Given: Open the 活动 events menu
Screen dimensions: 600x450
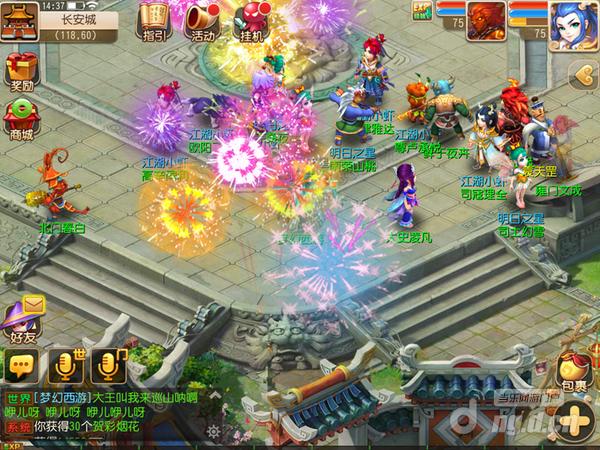Looking at the screenshot, I should pos(205,21).
